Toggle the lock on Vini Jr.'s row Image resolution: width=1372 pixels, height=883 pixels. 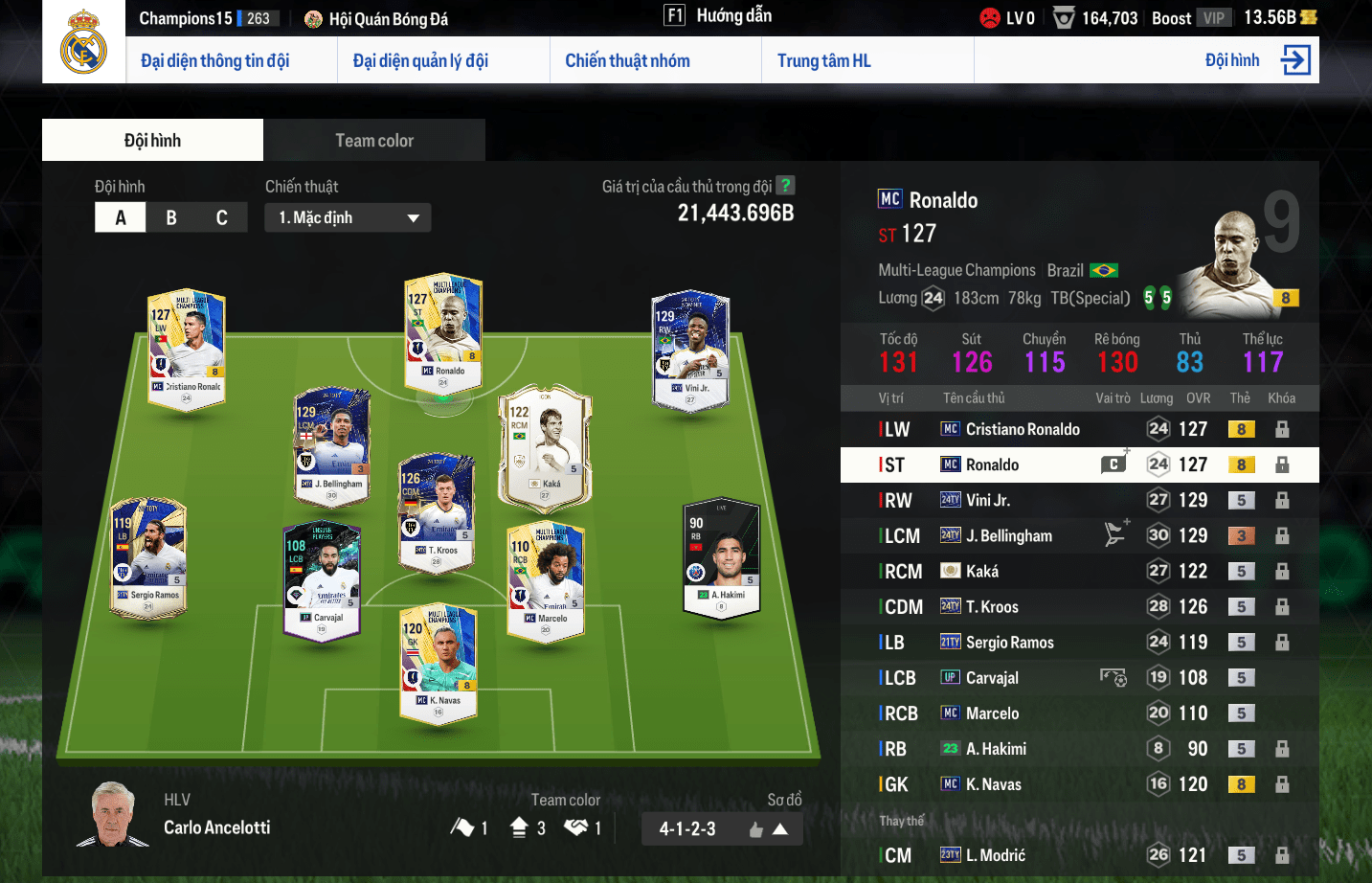(1282, 499)
